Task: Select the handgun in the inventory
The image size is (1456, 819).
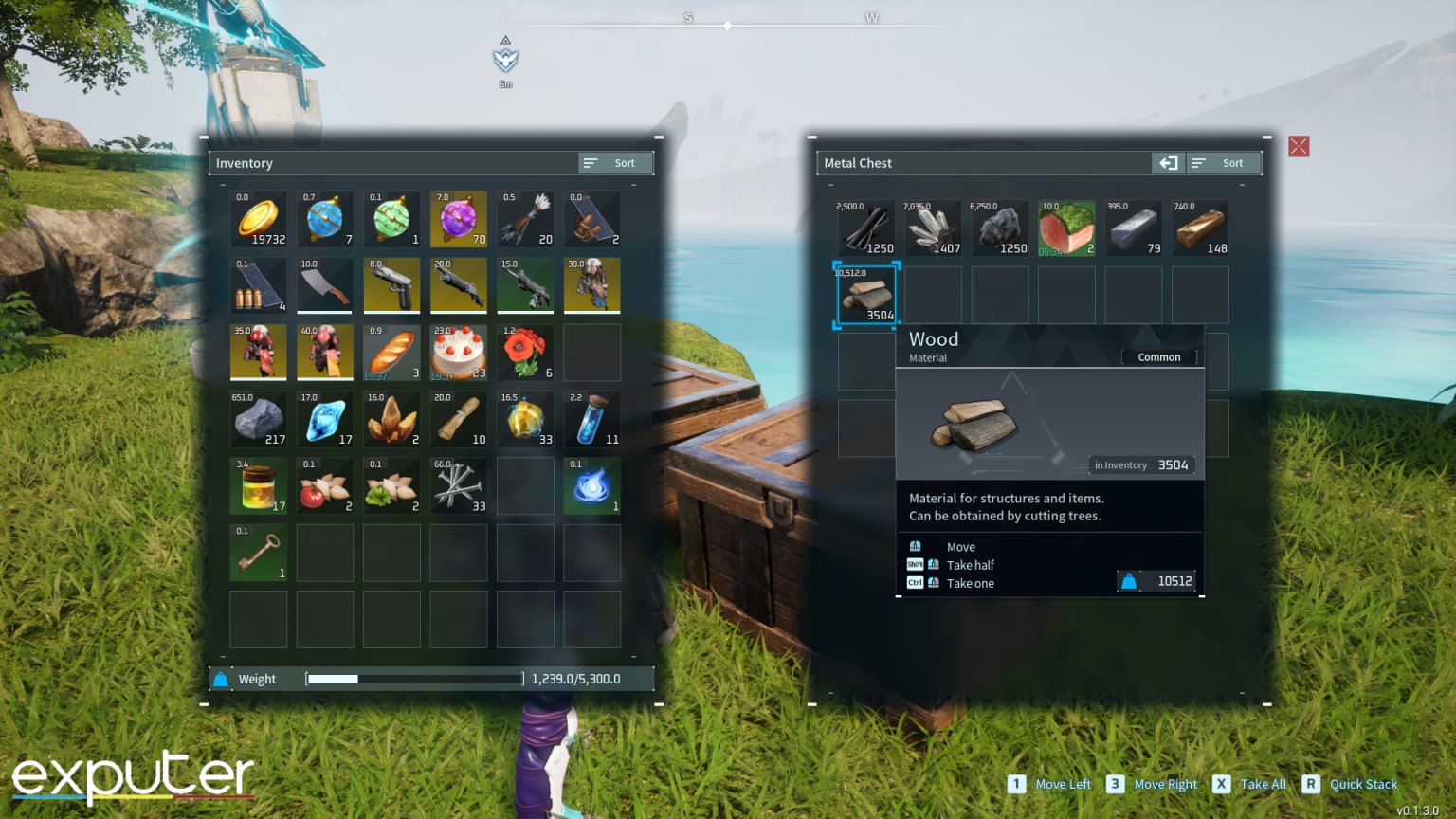Action: [x=391, y=285]
